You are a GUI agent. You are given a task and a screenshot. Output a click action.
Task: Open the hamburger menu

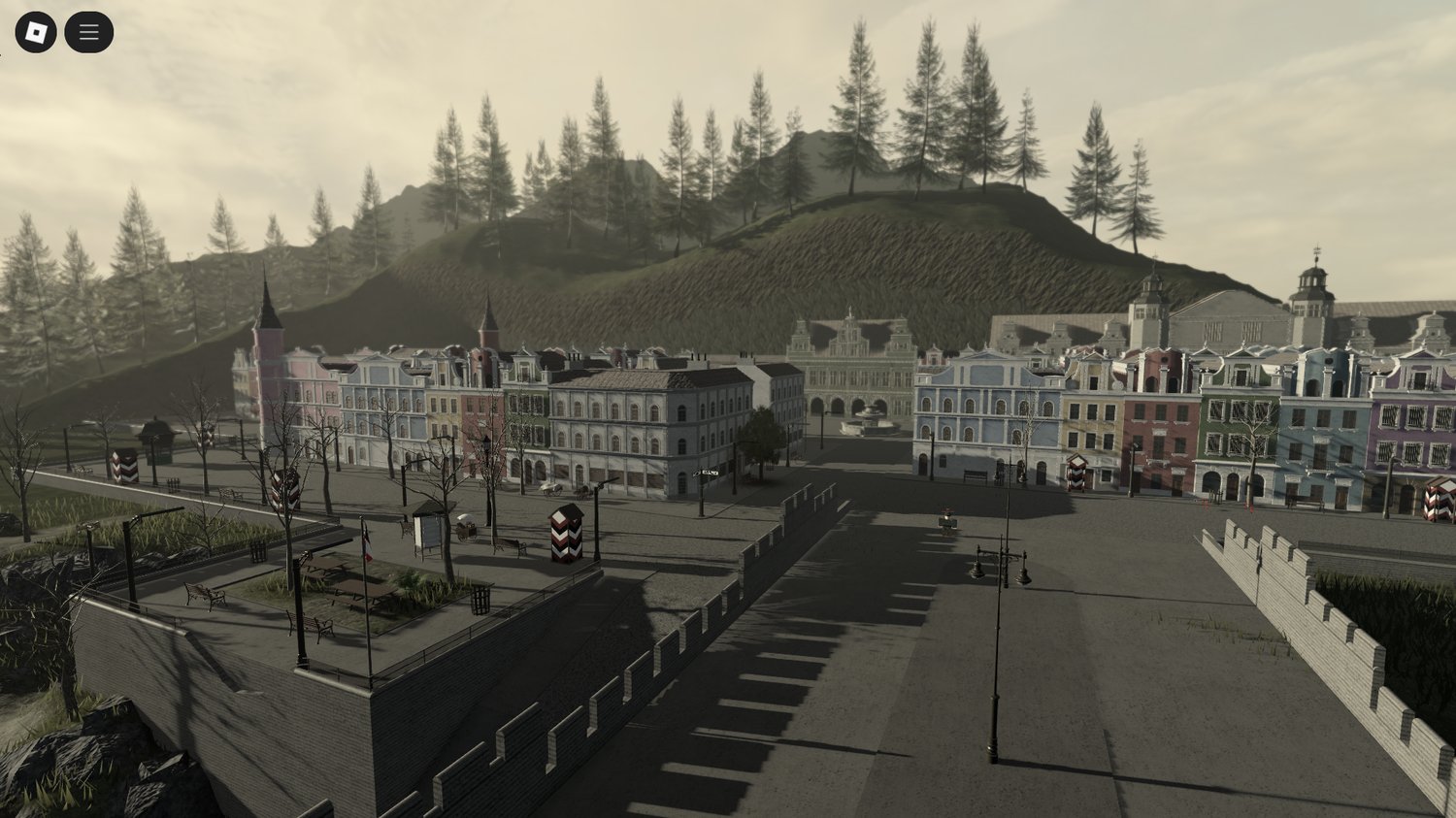(x=88, y=30)
